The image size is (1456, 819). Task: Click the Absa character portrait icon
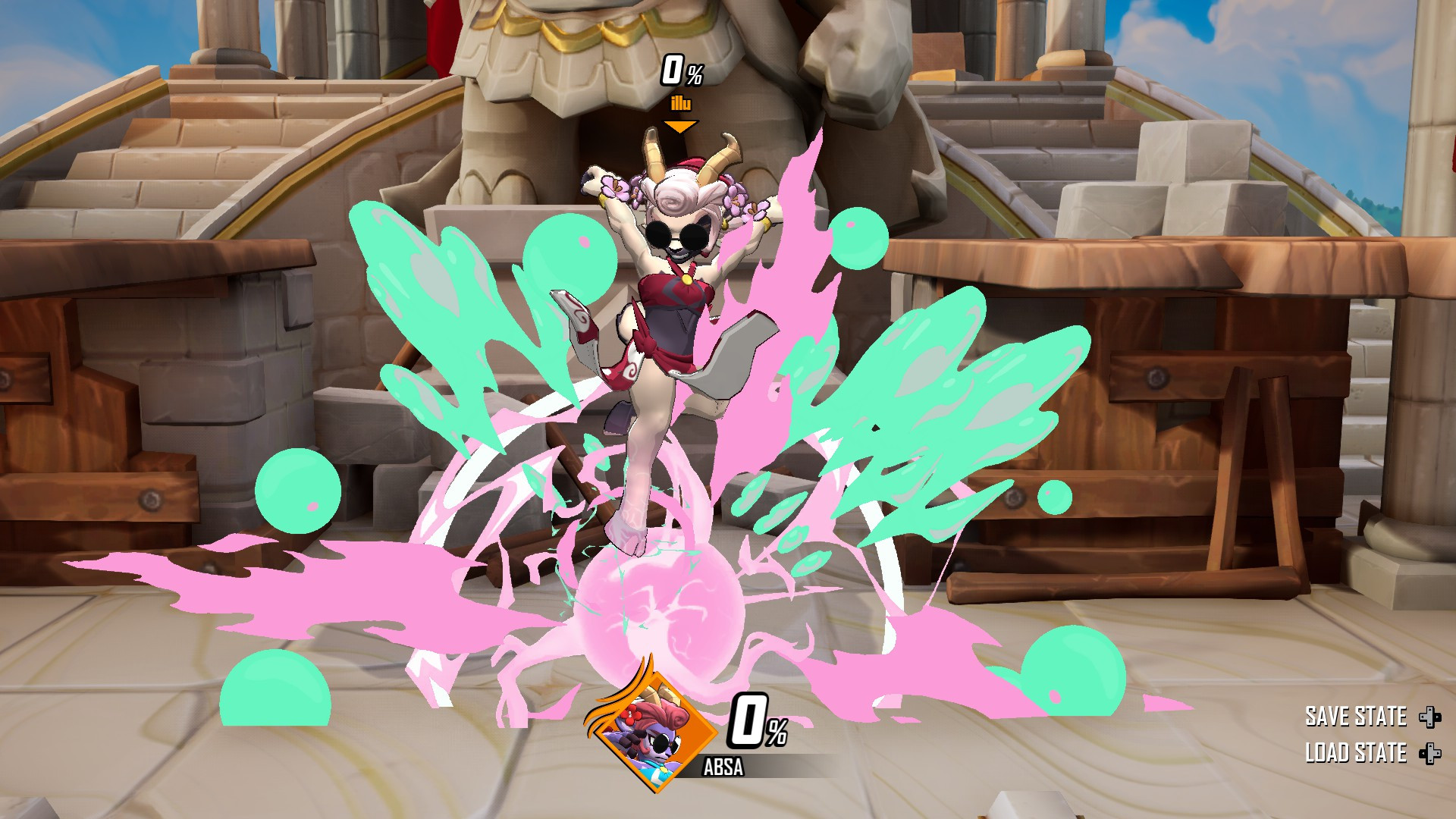[654, 733]
